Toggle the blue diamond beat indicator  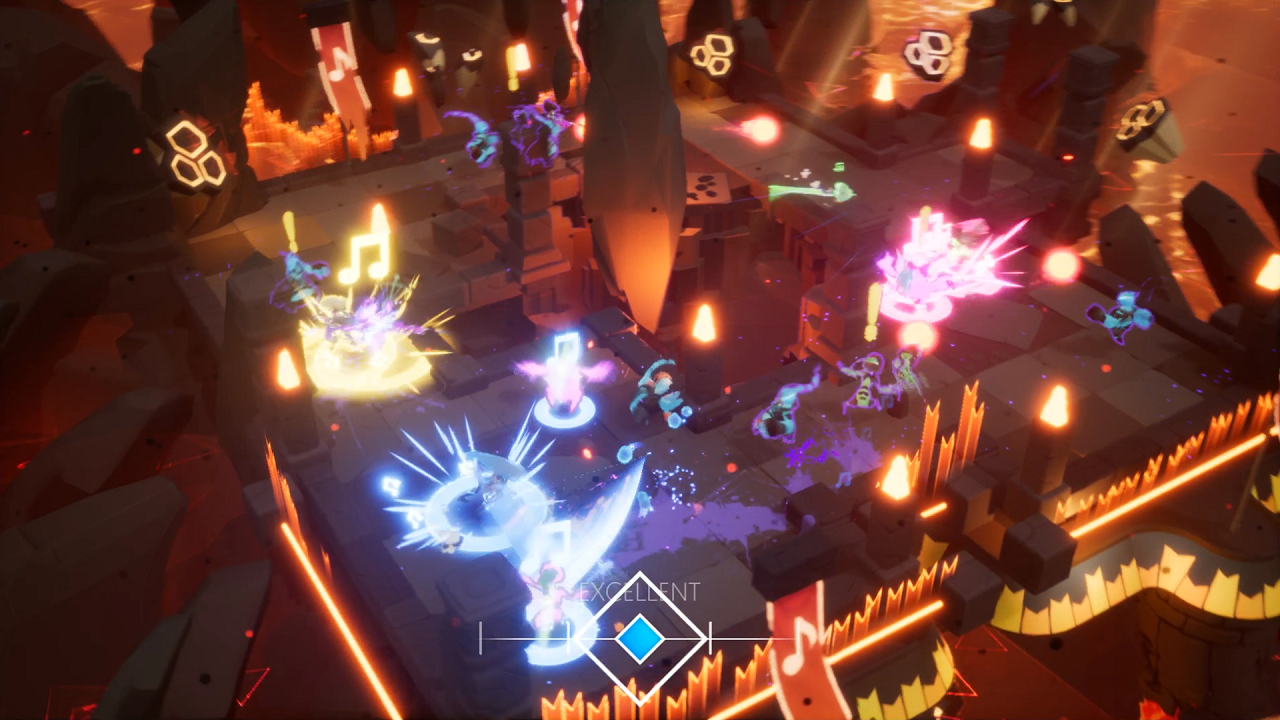pyautogui.click(x=640, y=637)
